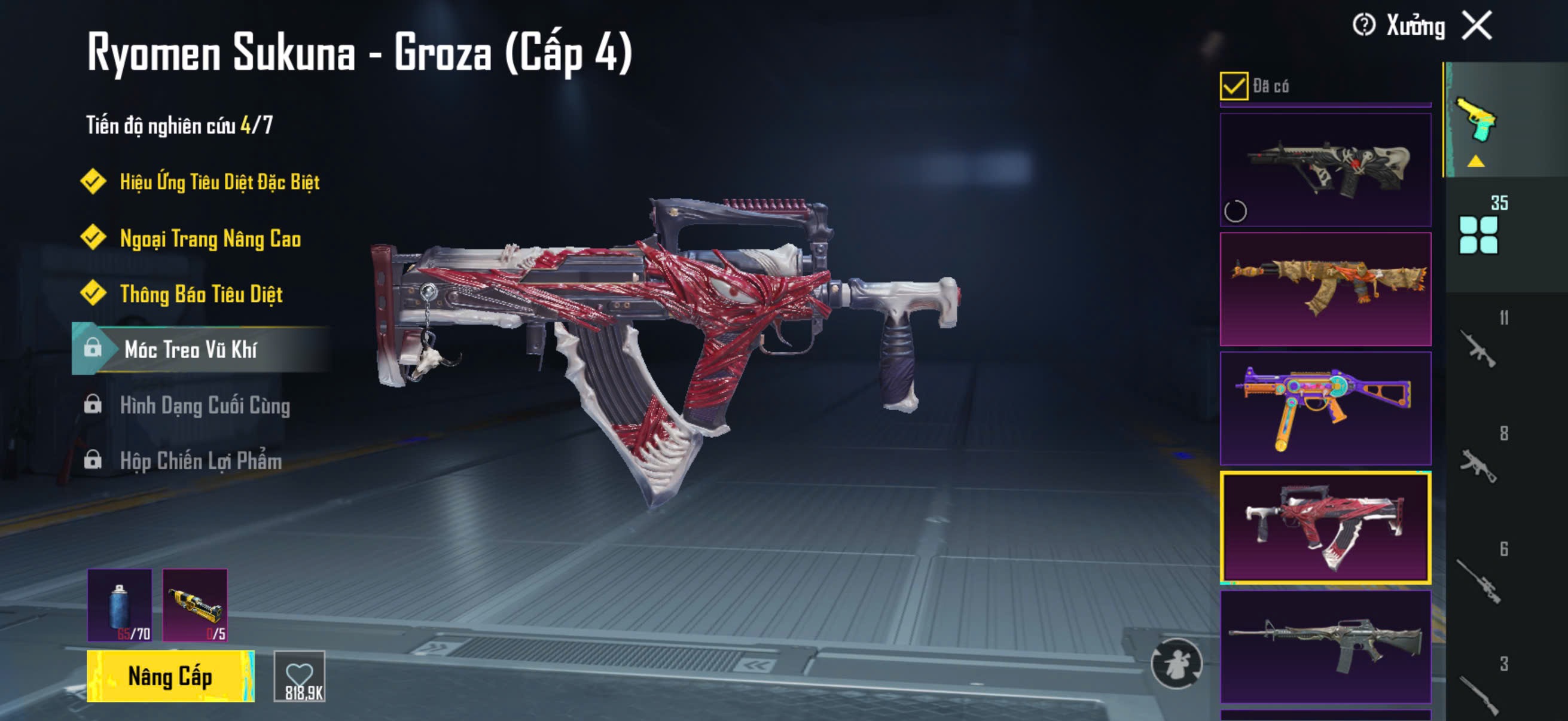The image size is (1568, 721).
Task: Select the yellow weapon material slot
Action: pos(195,605)
